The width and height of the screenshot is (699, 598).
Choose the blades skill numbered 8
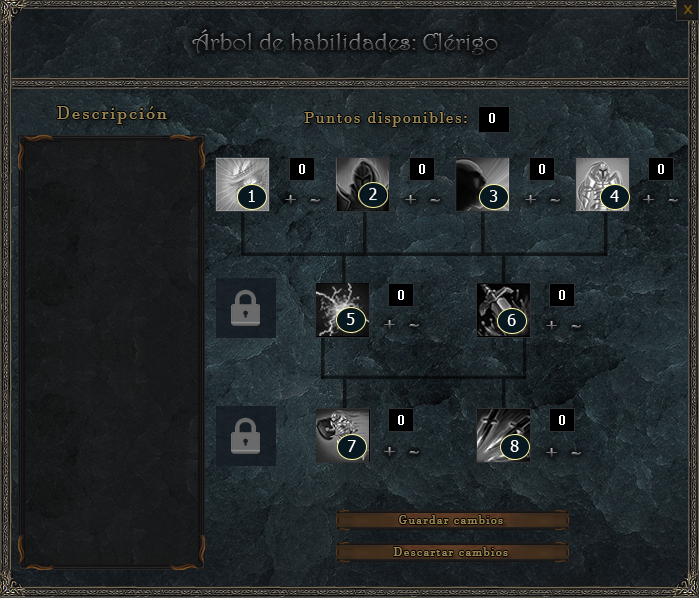coord(503,436)
